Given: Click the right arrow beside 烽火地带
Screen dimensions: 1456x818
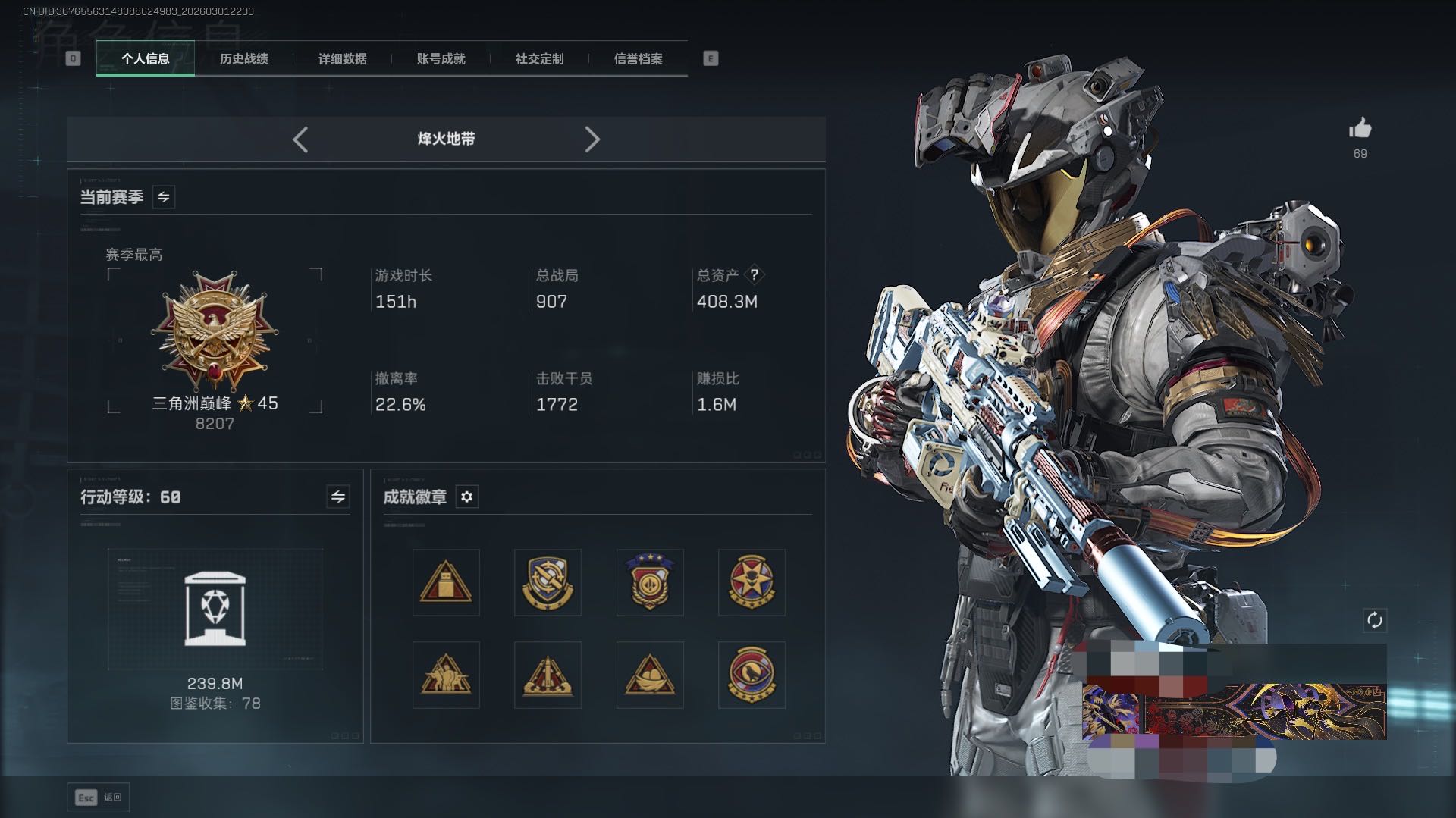Looking at the screenshot, I should tap(592, 139).
